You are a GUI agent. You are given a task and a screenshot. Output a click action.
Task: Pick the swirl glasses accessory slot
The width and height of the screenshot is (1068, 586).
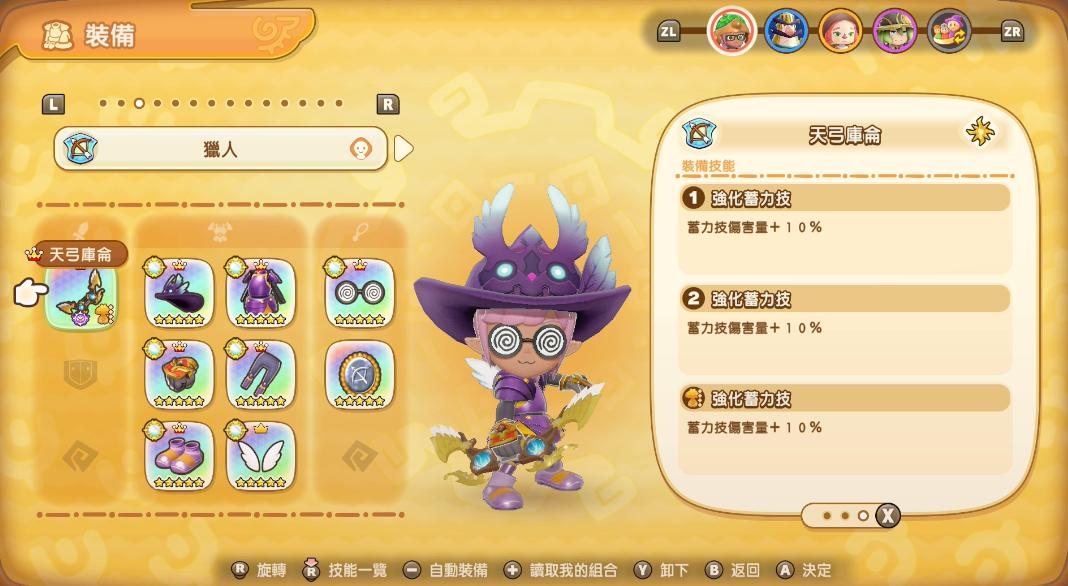pos(360,293)
